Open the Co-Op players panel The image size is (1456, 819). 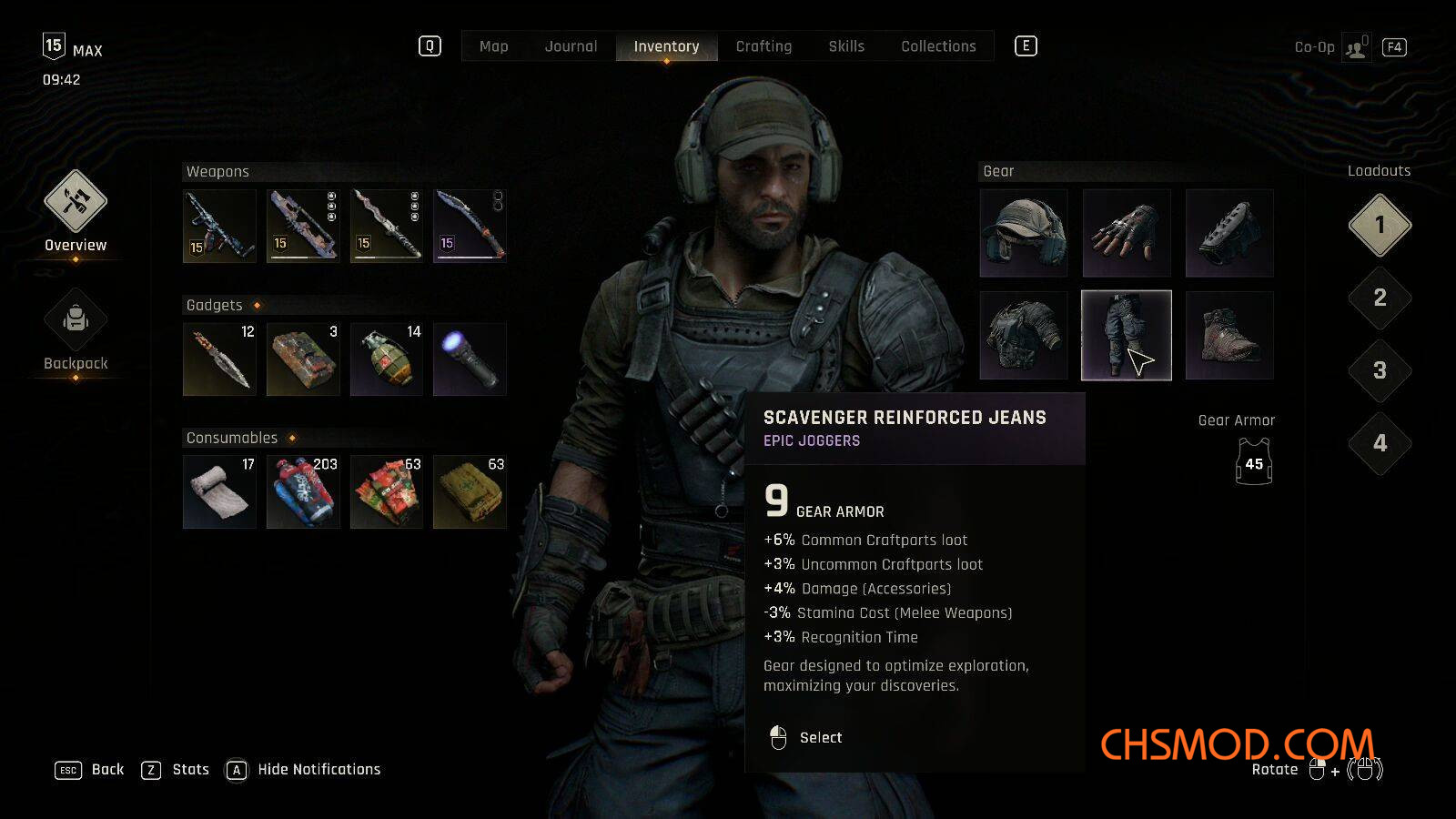(x=1356, y=47)
